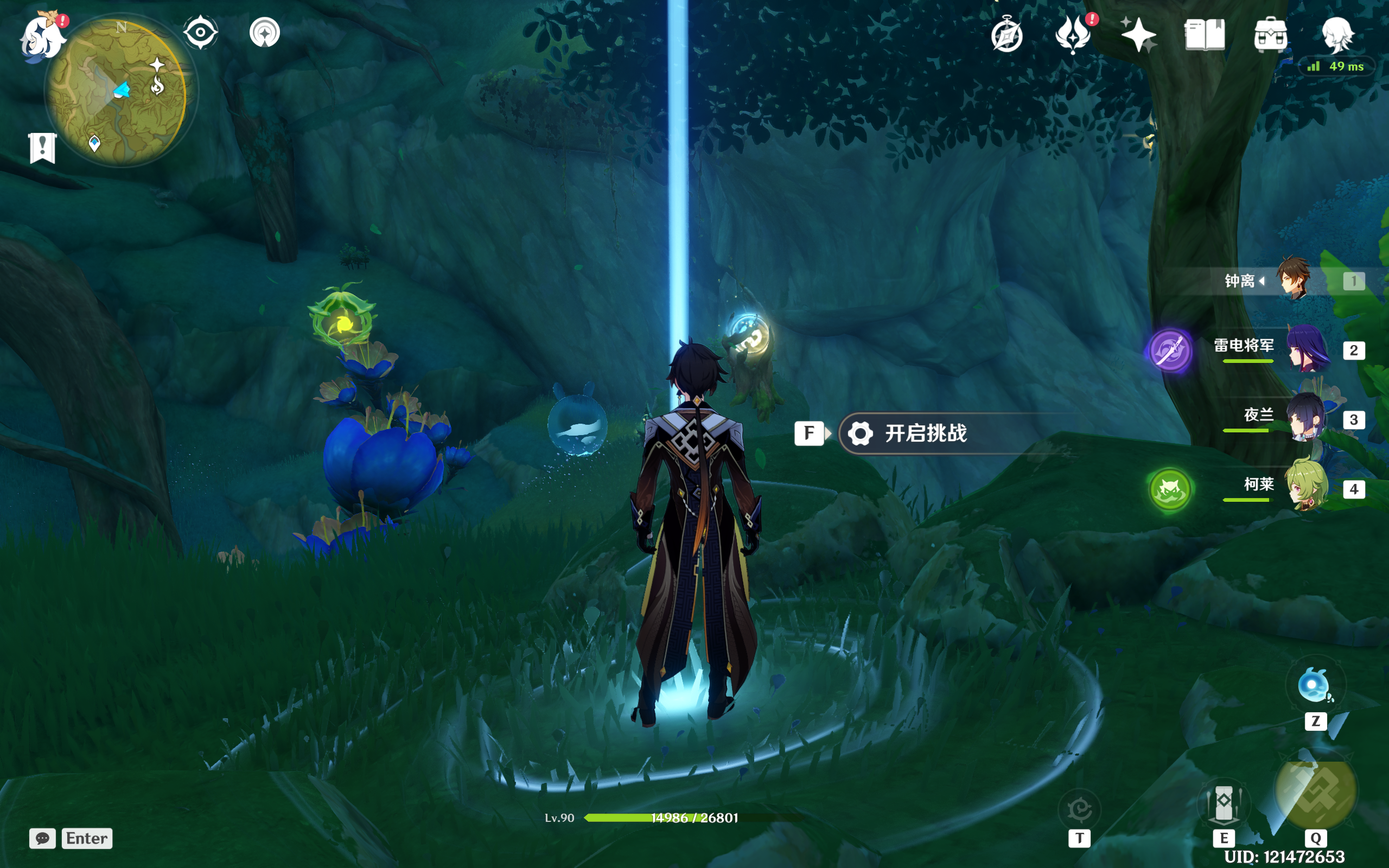
Task: Open the wish four-pointed star icon
Action: point(1138,34)
